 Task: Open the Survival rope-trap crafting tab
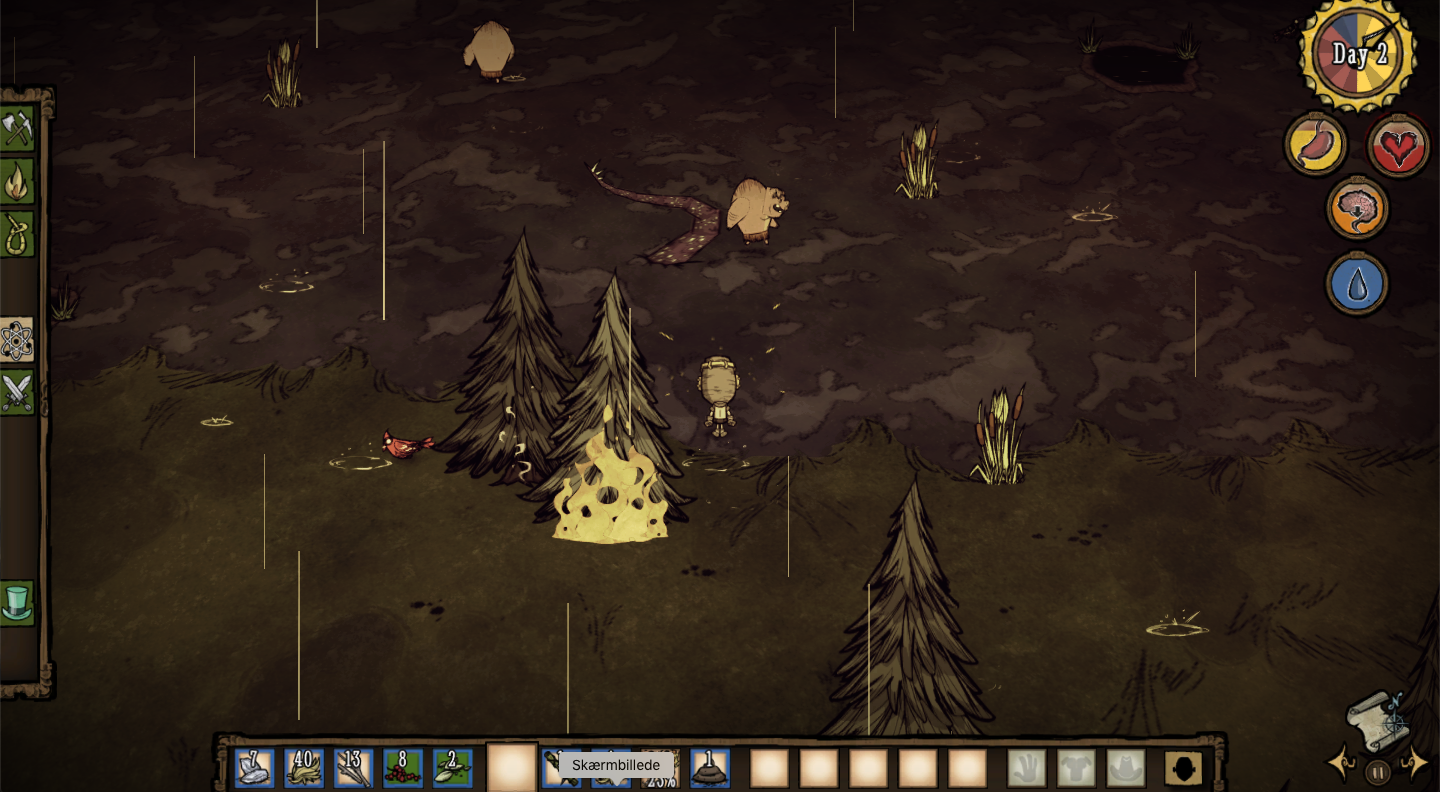coord(17,234)
